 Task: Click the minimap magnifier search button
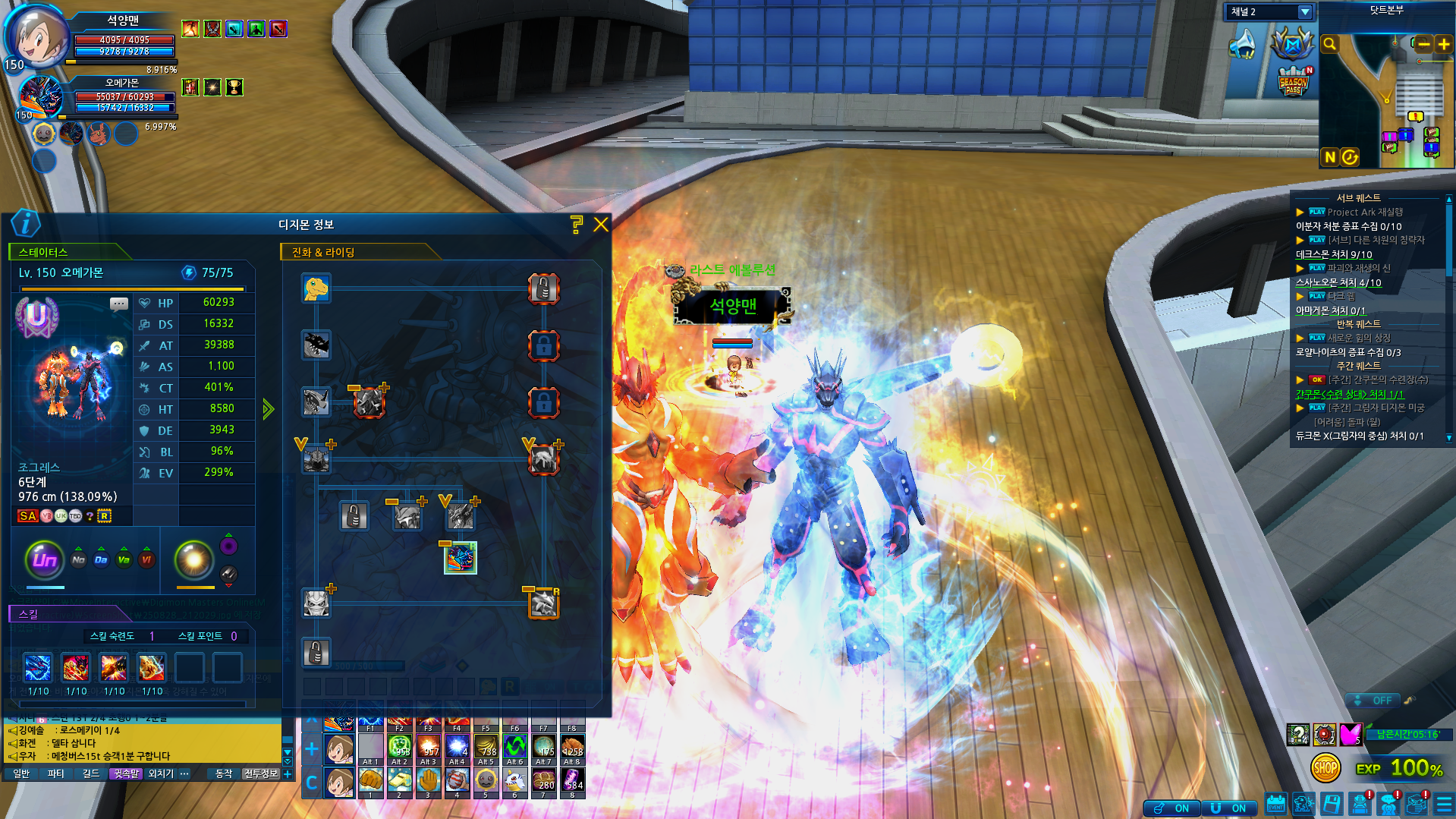1329,44
